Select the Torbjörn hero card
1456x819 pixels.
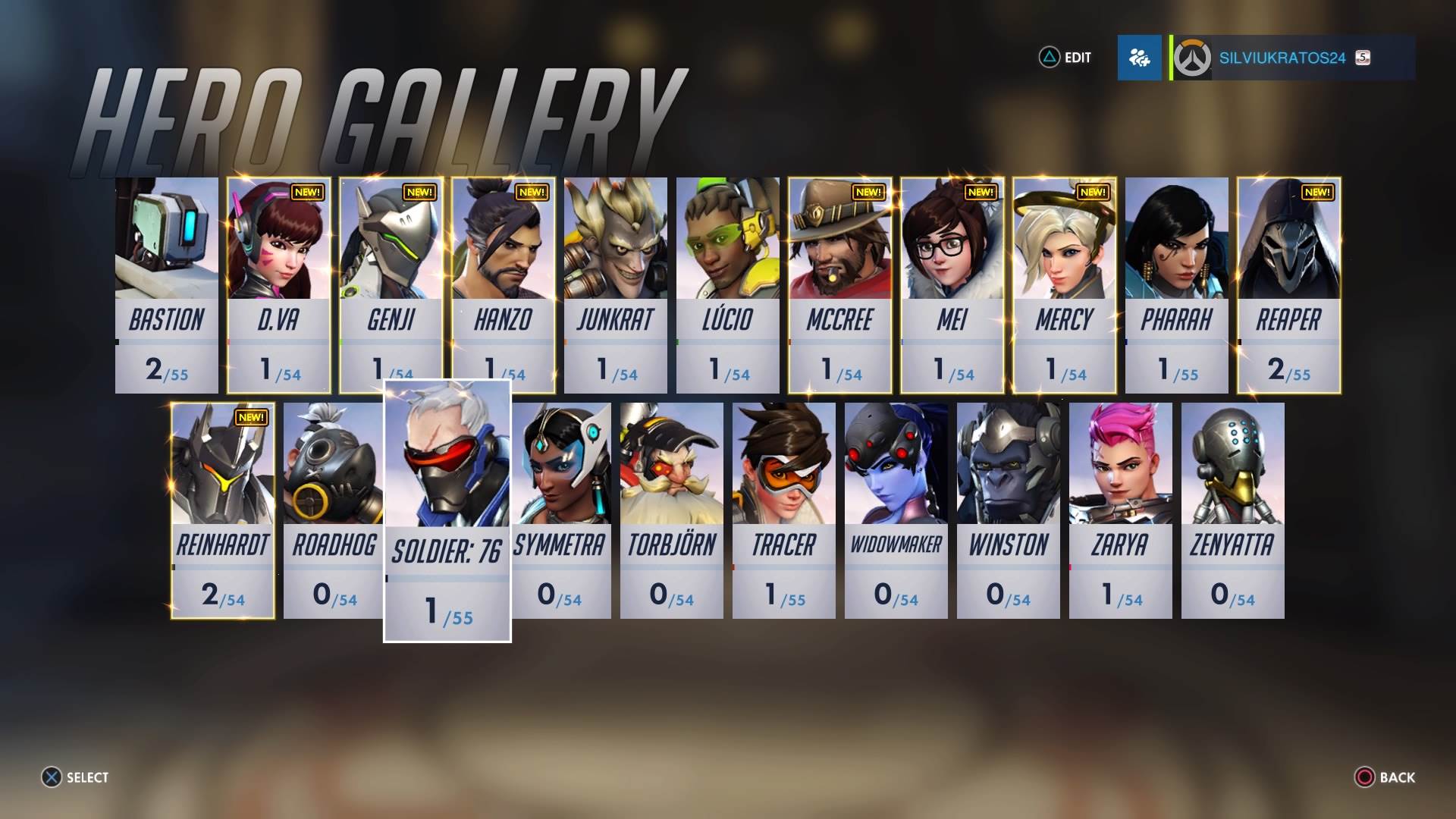point(672,510)
